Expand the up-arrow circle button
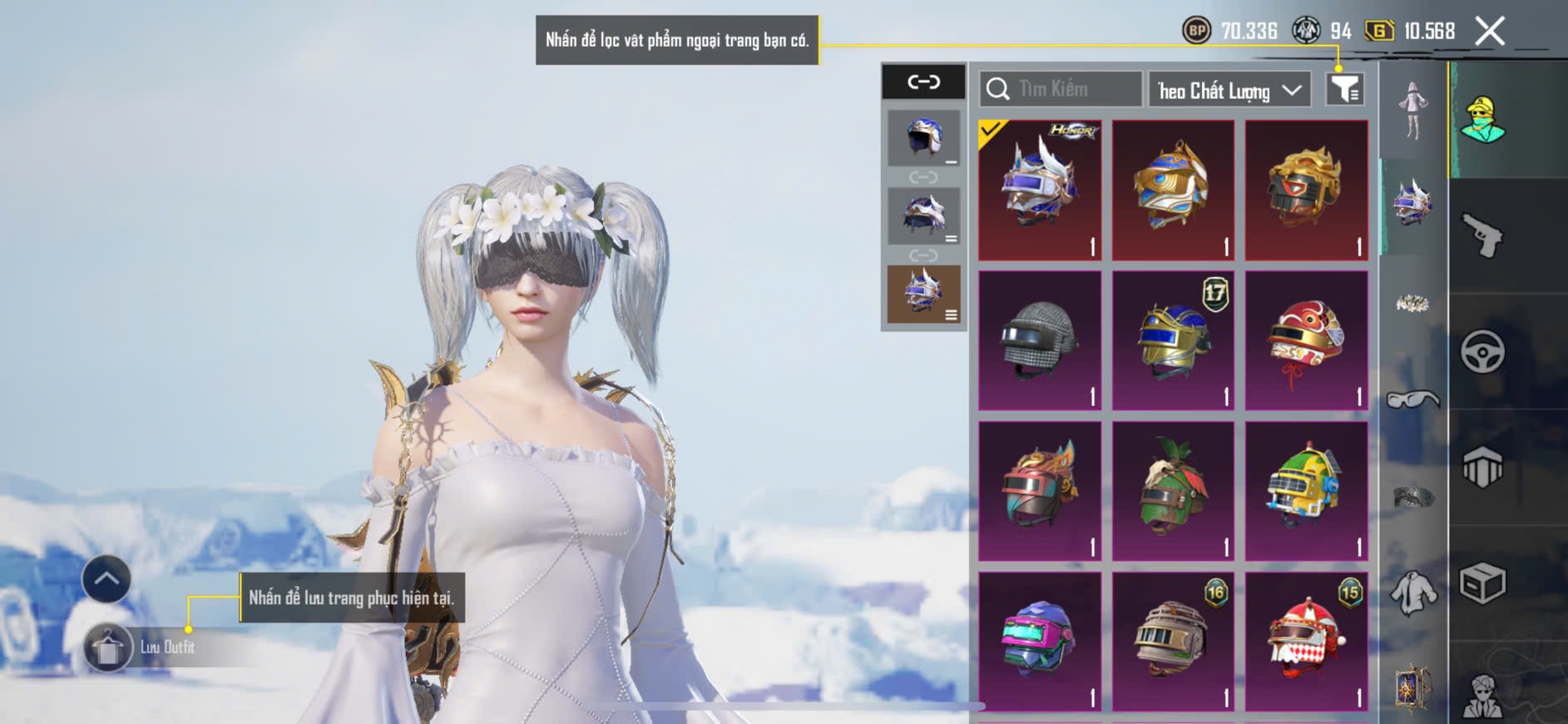Screen dimensions: 1568x724 click(106, 579)
